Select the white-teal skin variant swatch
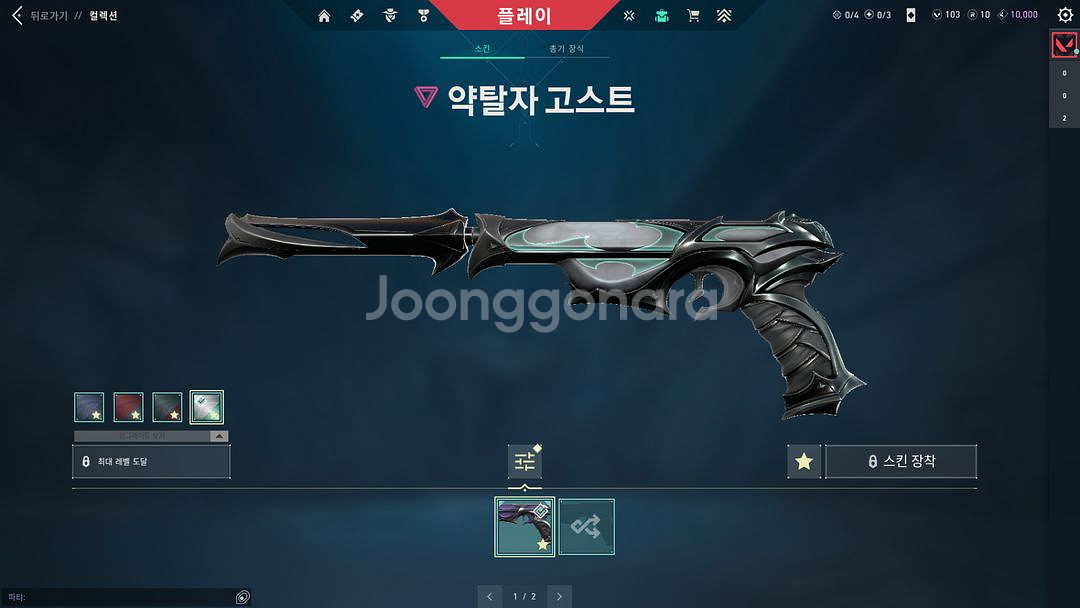This screenshot has width=1080, height=608. (x=206, y=407)
